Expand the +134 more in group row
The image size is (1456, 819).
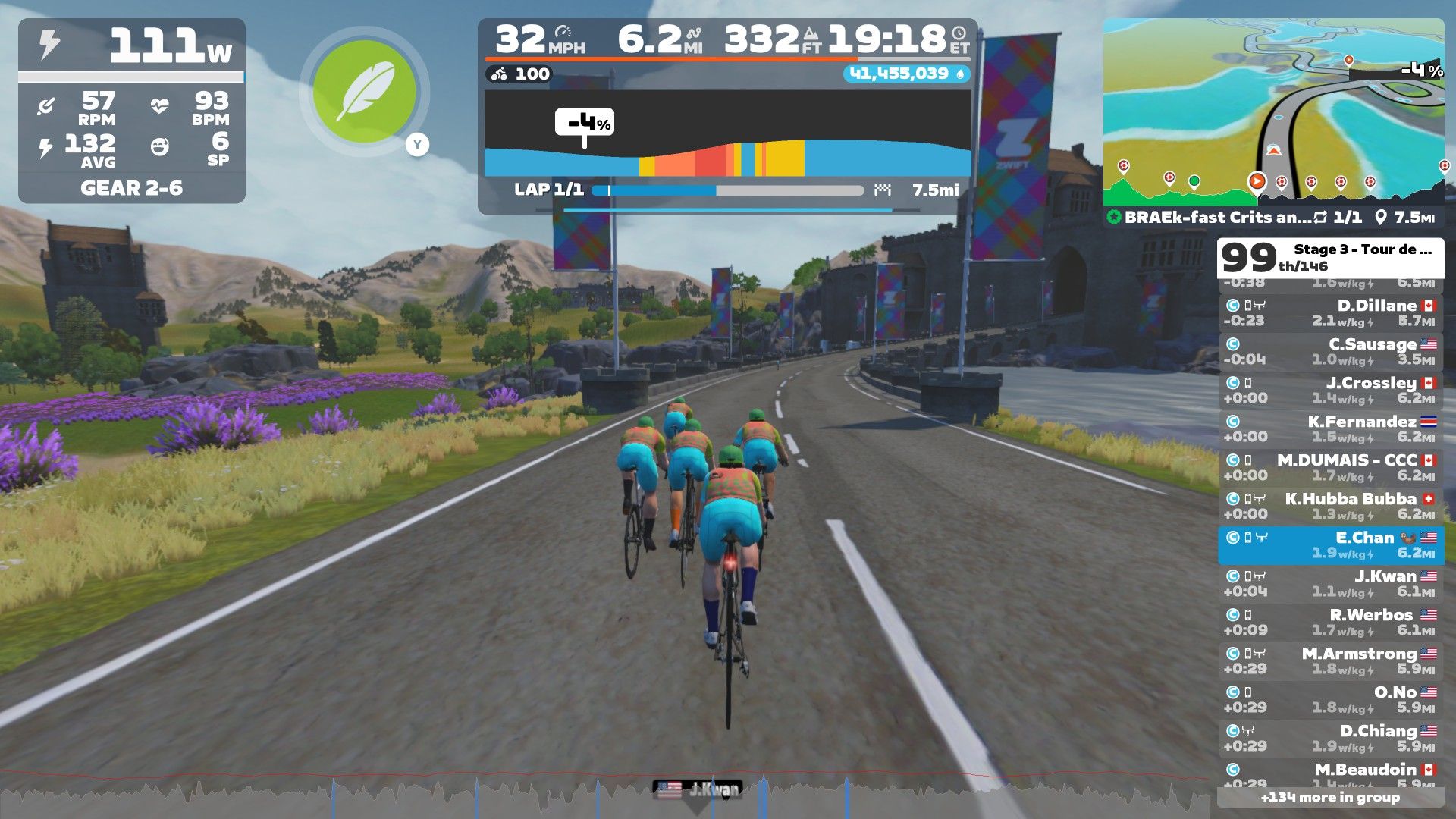click(x=1330, y=797)
